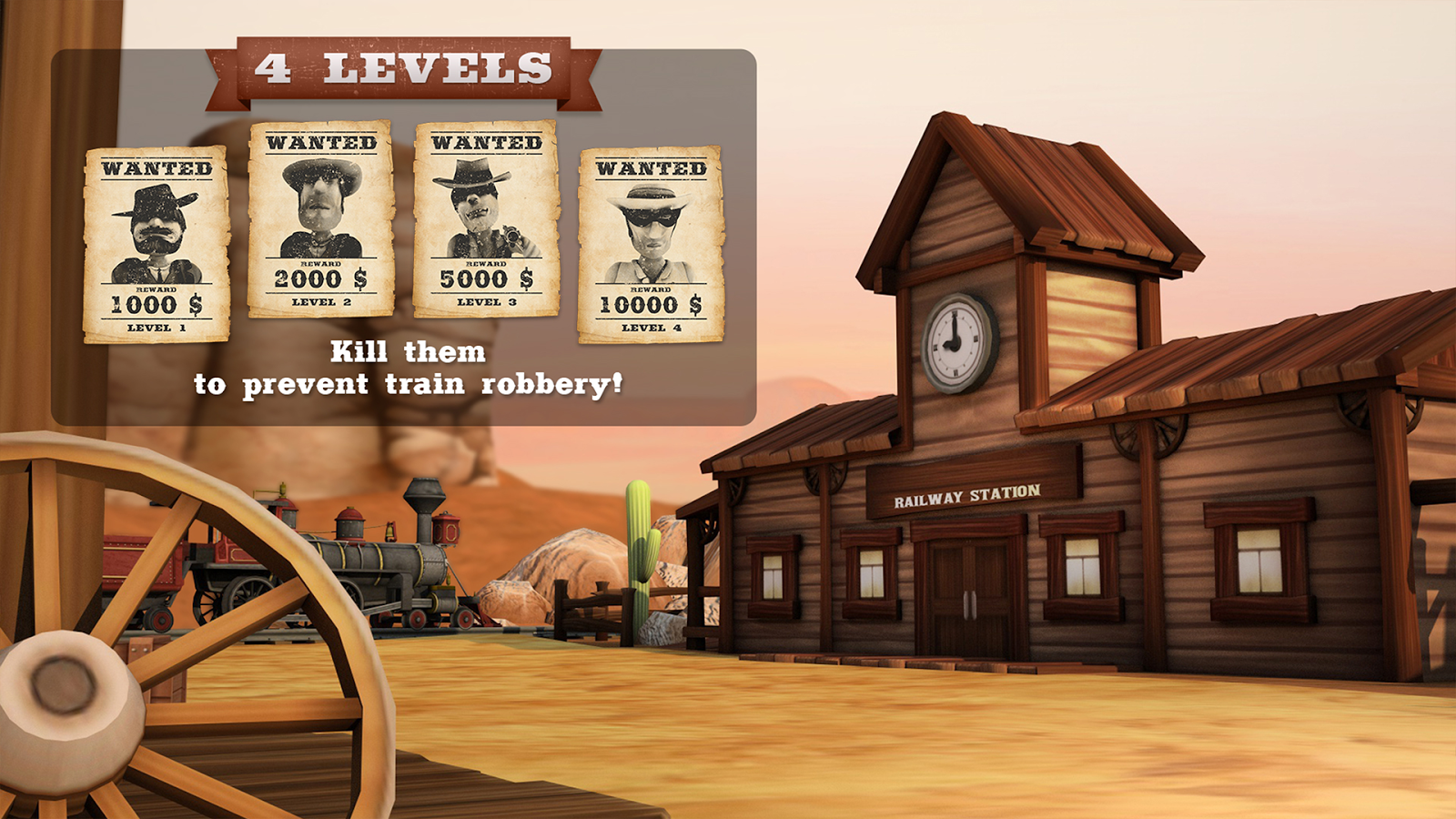Pick the 10000 $ Level 4 poster
Image resolution: width=1456 pixels, height=819 pixels.
click(x=651, y=245)
